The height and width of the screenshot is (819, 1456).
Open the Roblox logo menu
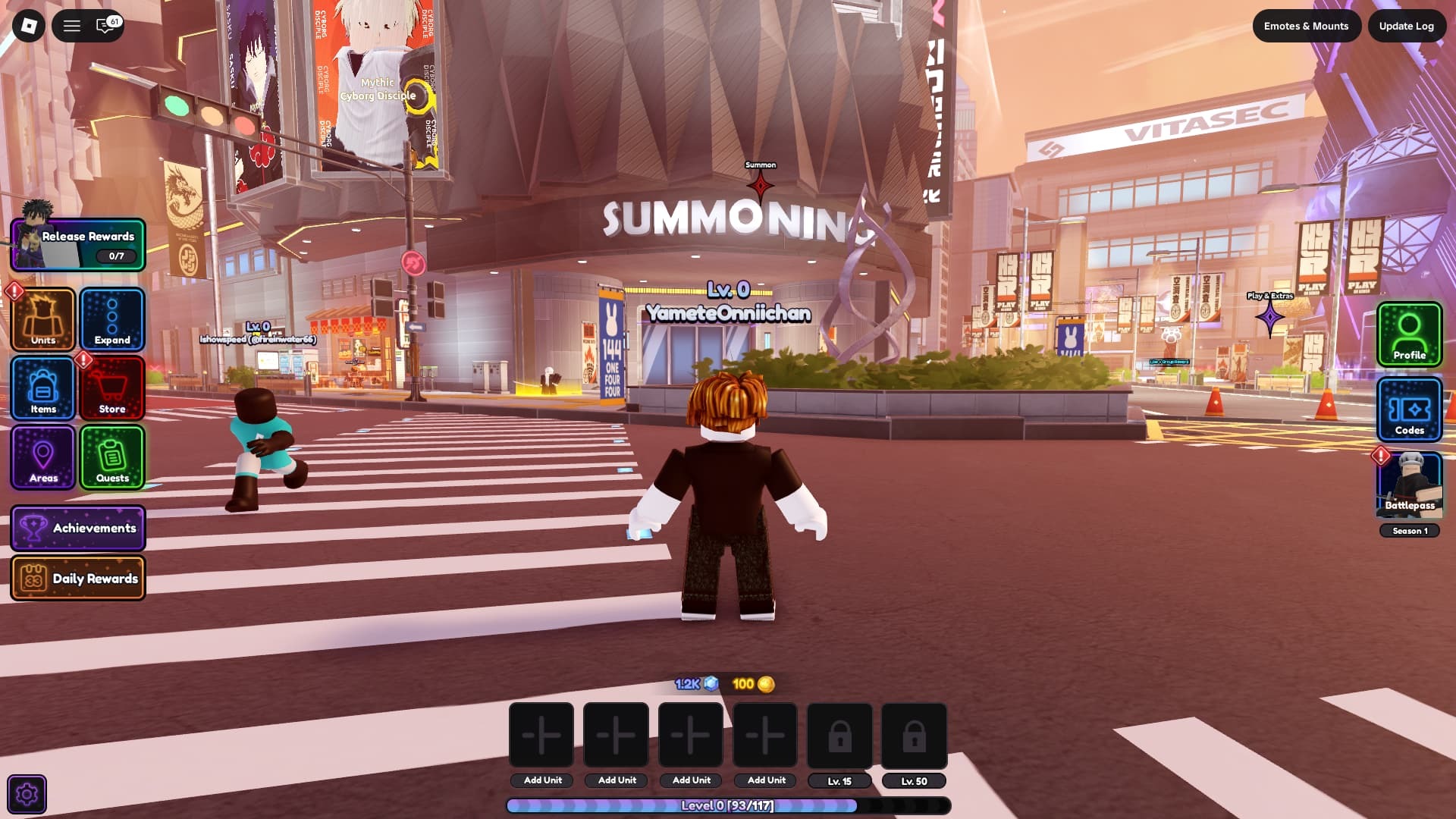(x=29, y=26)
